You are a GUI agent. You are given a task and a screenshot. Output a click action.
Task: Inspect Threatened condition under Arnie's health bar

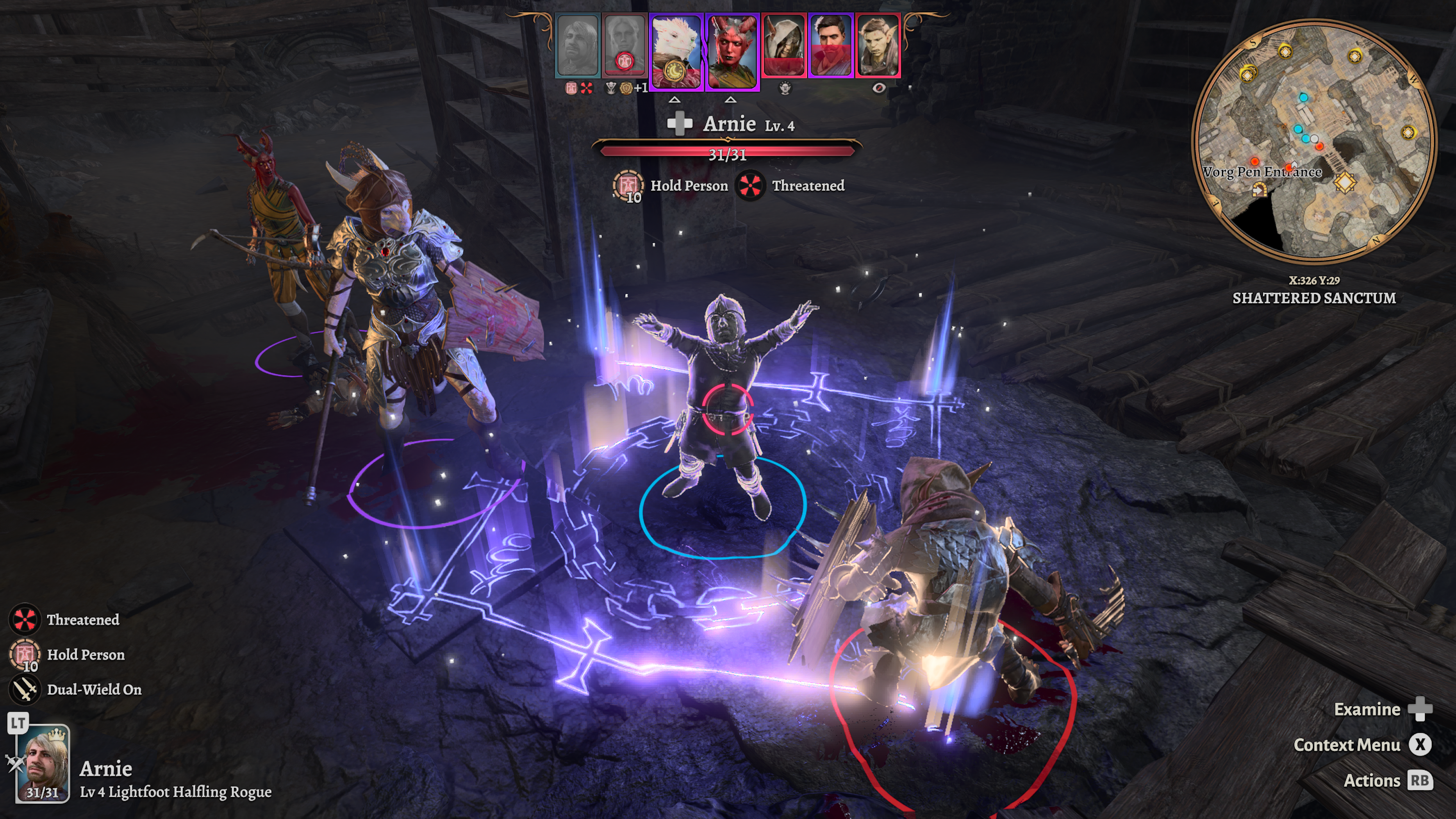750,185
